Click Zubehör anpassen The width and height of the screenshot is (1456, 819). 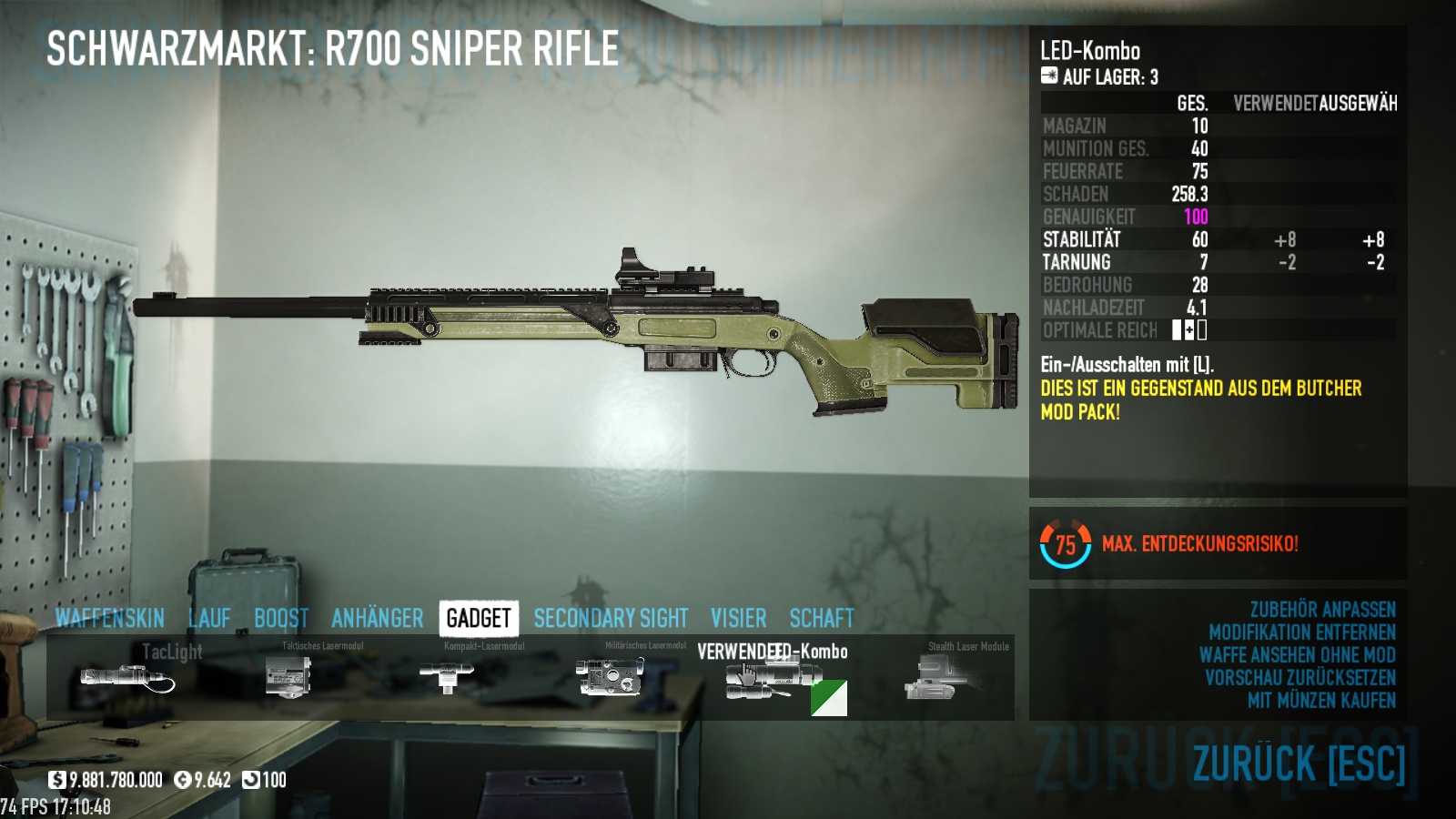[x=1322, y=610]
